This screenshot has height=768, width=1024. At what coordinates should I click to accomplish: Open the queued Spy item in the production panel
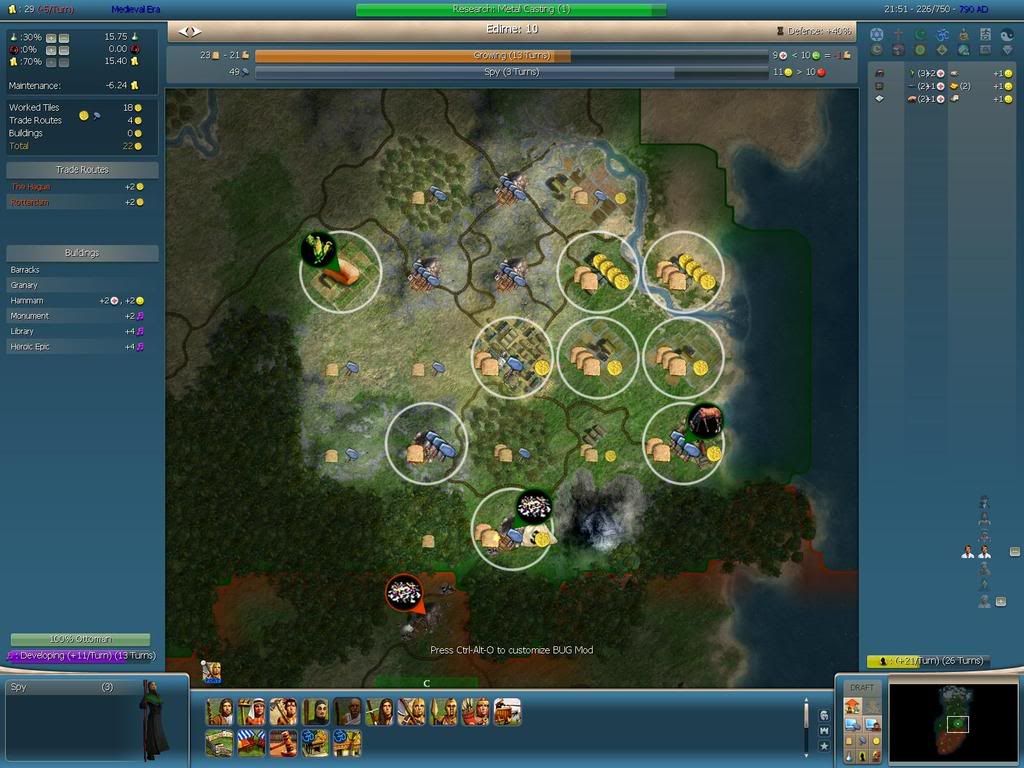pos(60,687)
